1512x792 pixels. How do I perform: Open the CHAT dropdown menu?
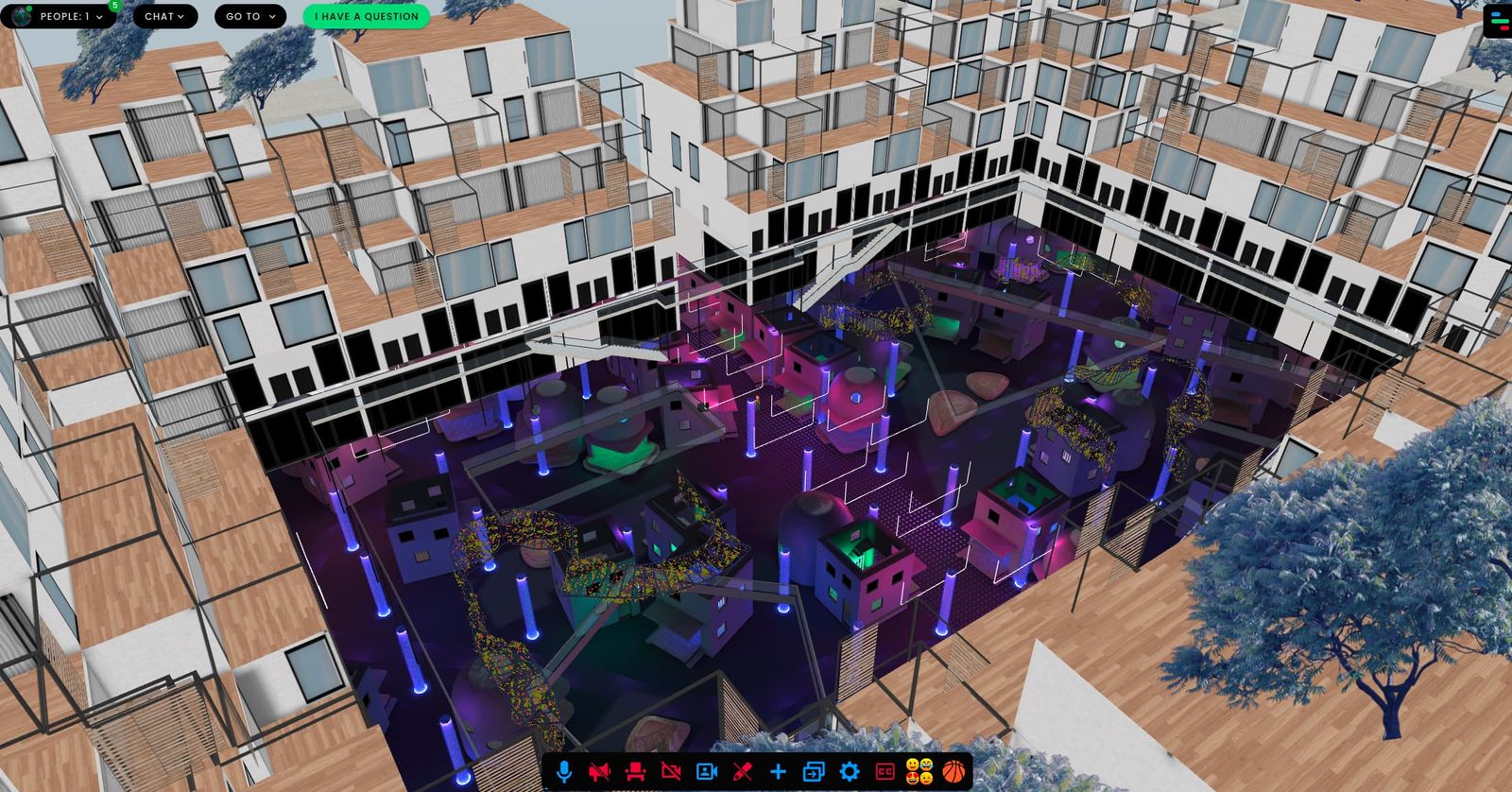(x=163, y=16)
